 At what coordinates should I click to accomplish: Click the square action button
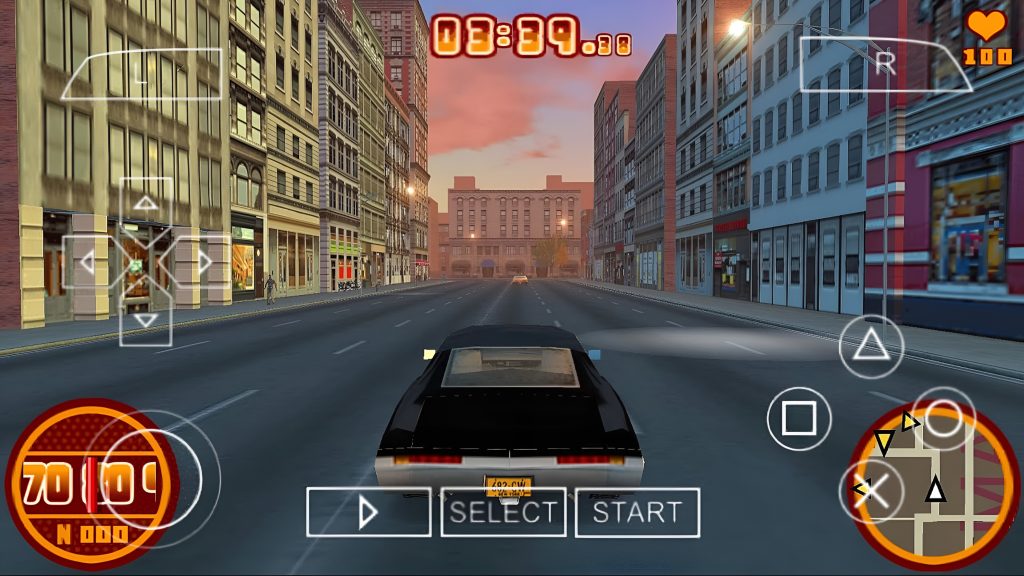pos(799,418)
